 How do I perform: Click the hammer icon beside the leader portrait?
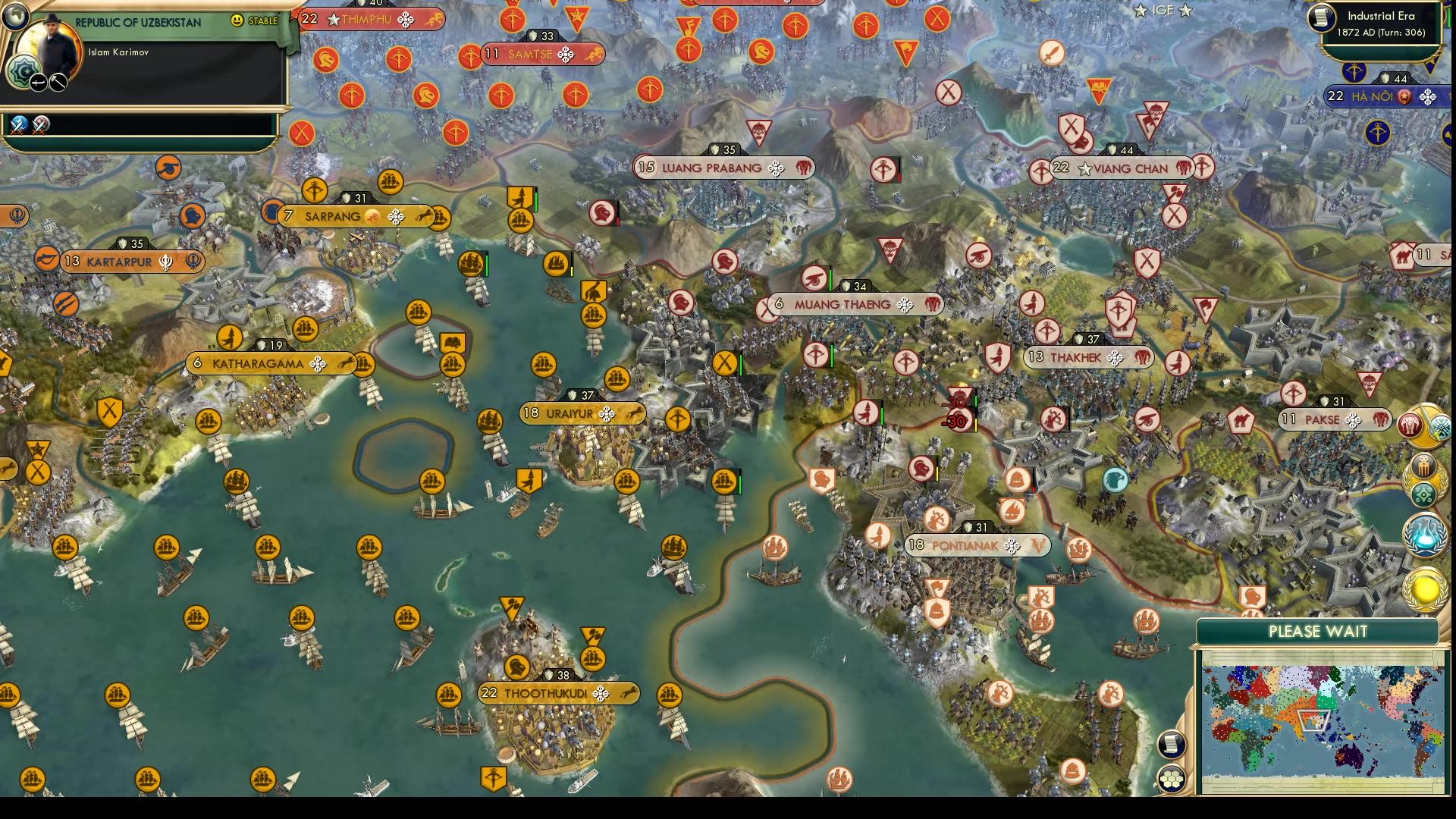58,83
